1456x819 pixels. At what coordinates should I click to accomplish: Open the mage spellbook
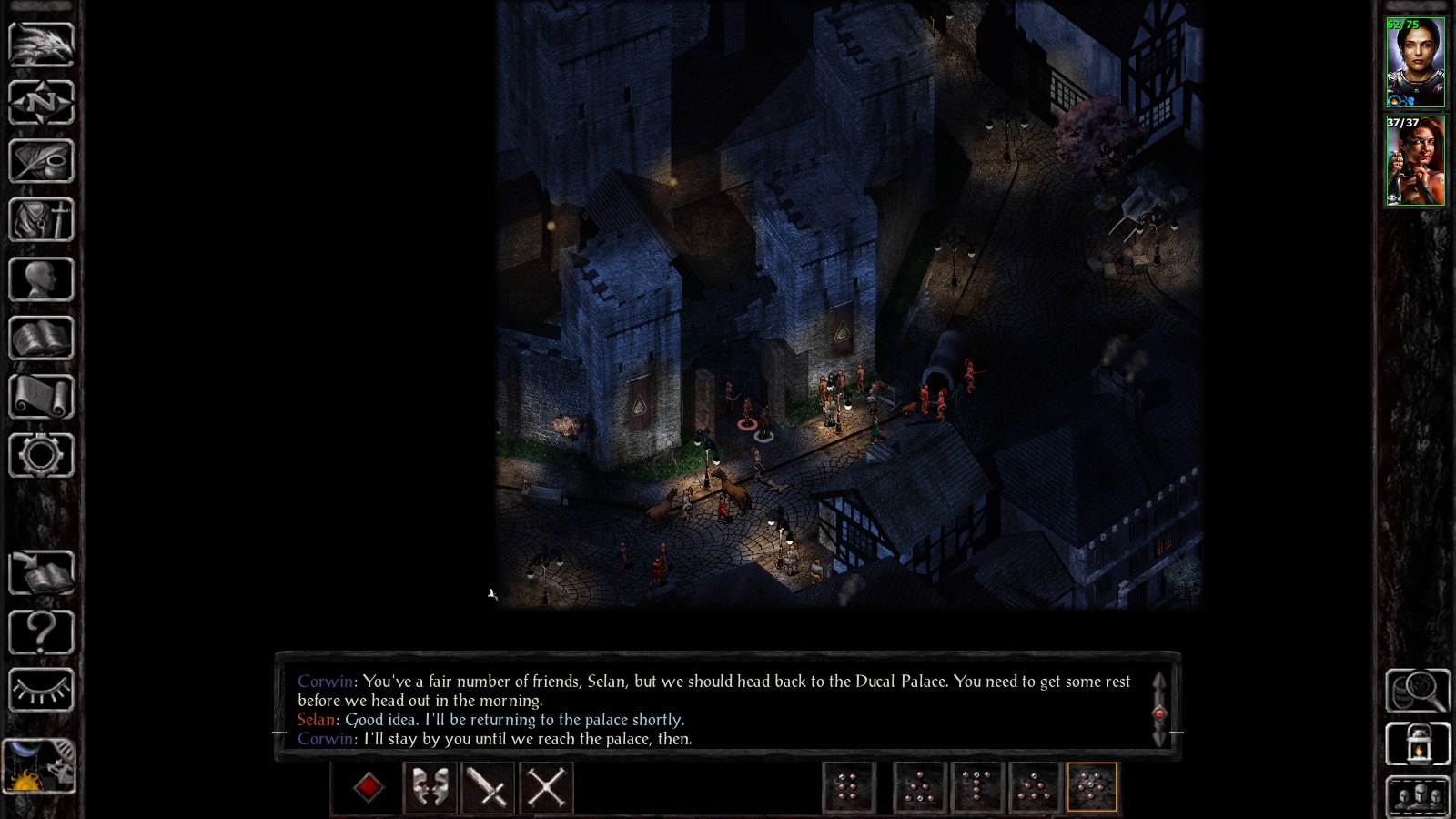[x=41, y=339]
